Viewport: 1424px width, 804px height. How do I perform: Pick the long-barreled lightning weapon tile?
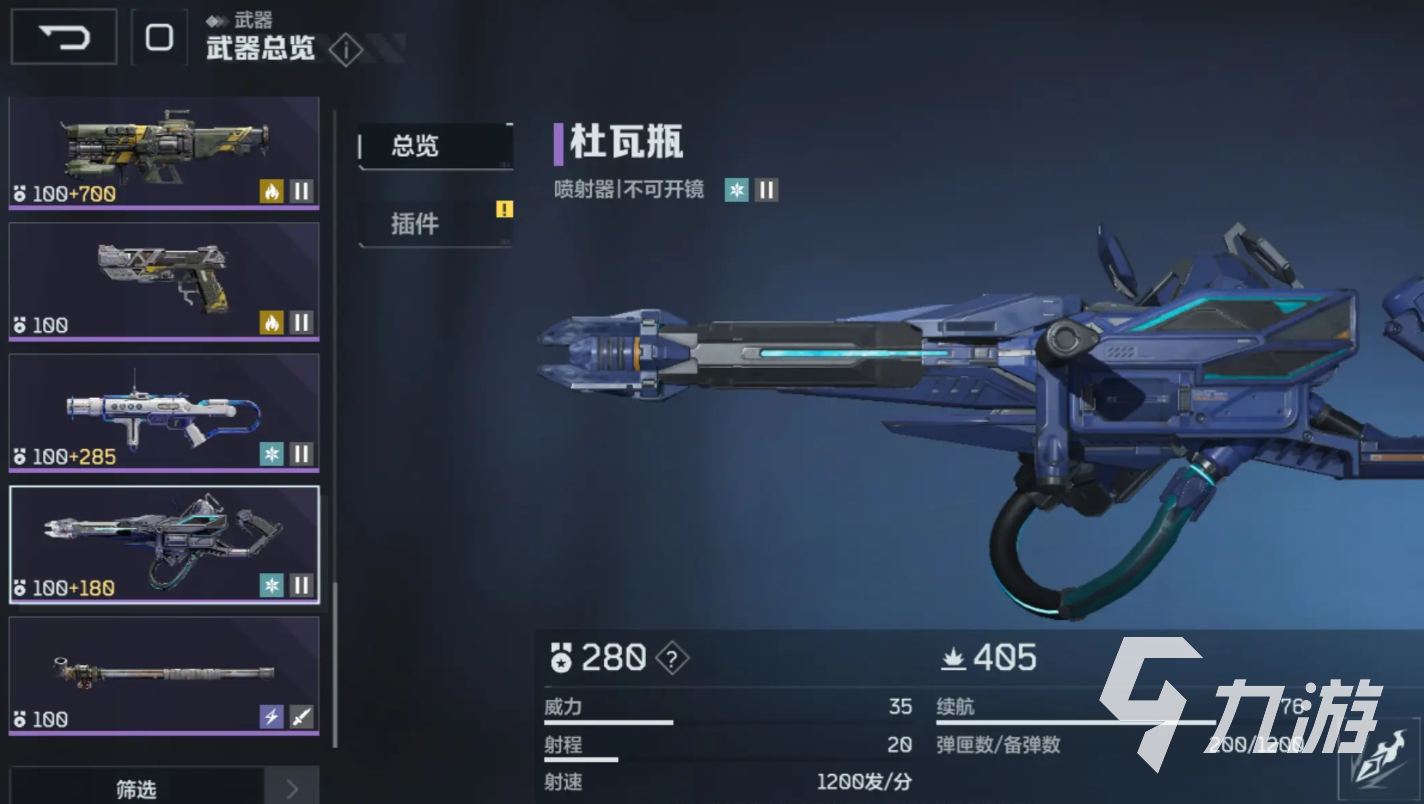pyautogui.click(x=164, y=675)
